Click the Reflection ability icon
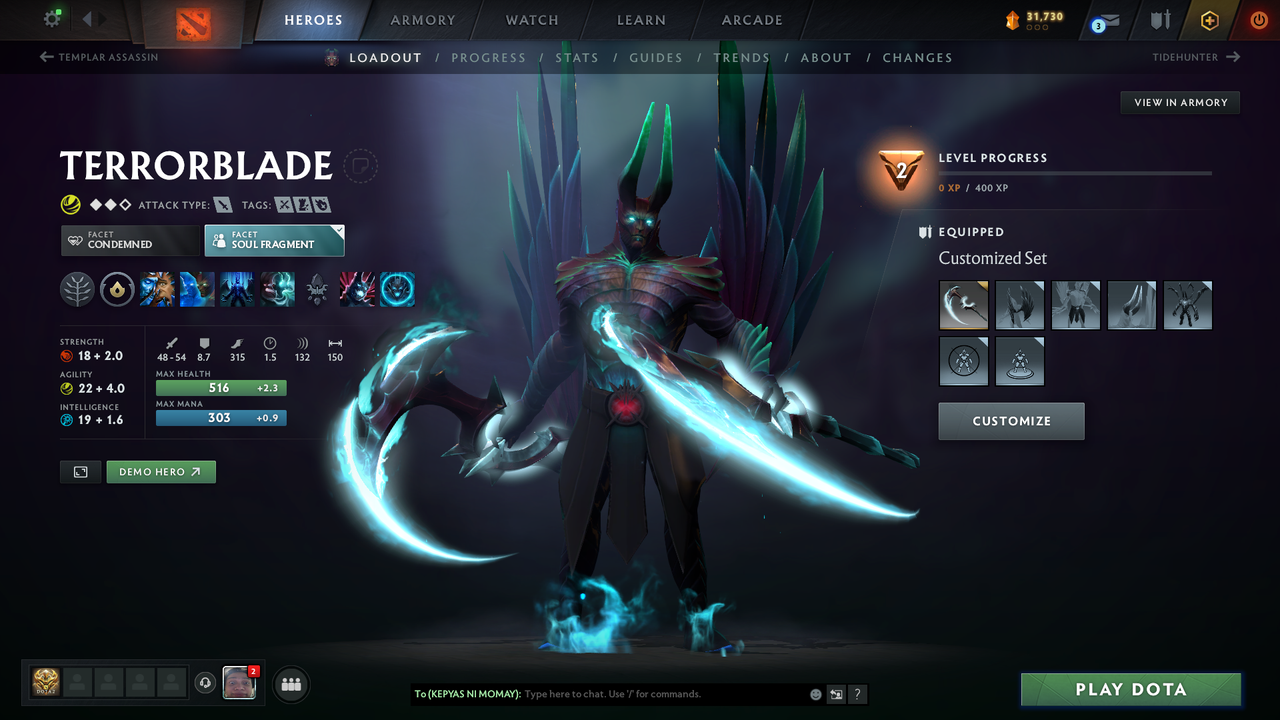The height and width of the screenshot is (720, 1280). pyautogui.click(x=157, y=289)
